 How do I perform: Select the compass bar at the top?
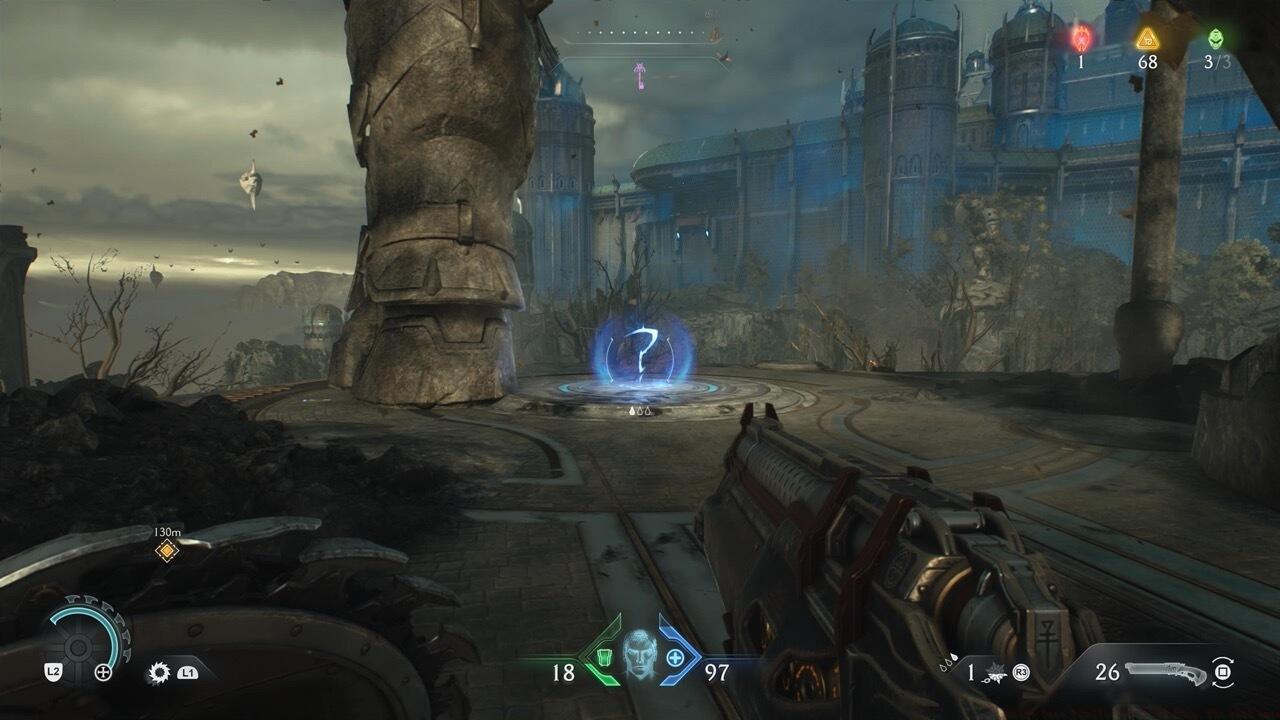click(x=642, y=36)
